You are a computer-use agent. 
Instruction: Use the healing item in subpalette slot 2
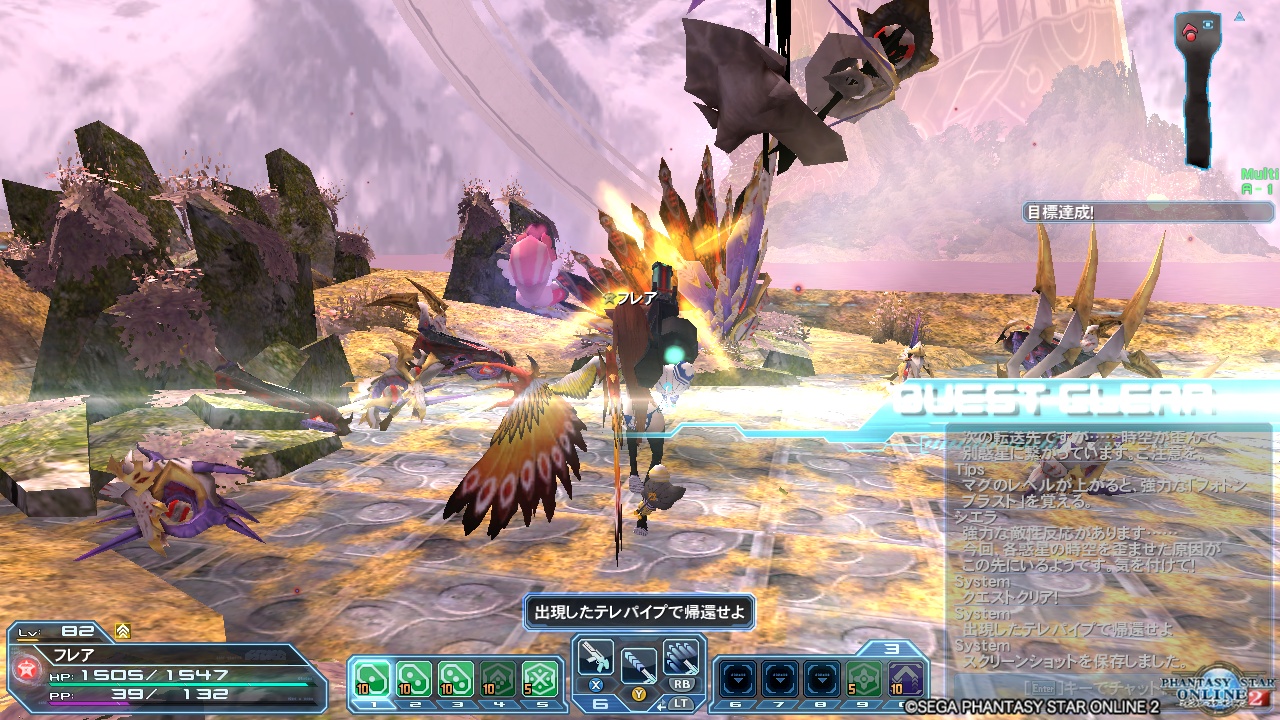click(x=415, y=676)
